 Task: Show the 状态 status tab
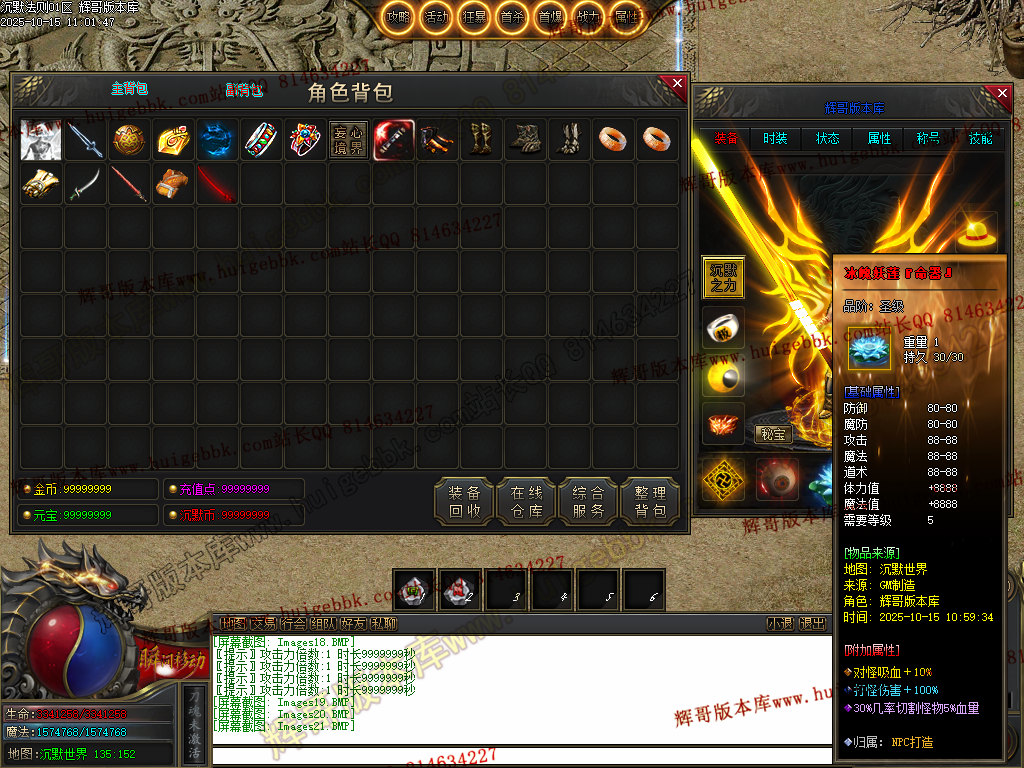(x=828, y=138)
